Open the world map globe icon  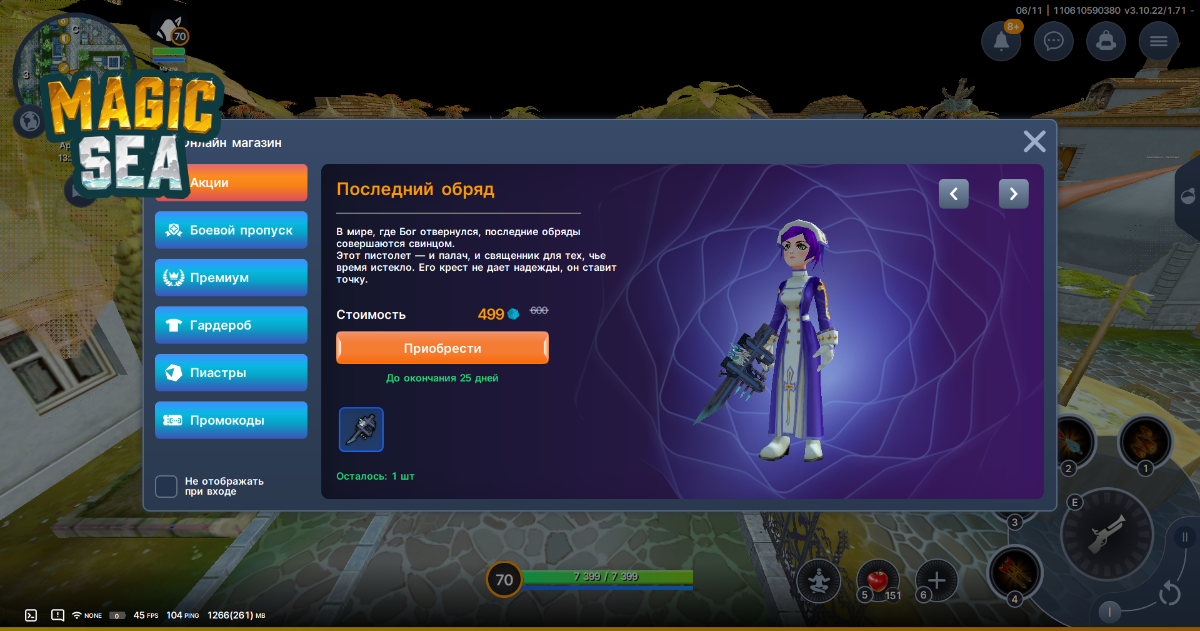click(x=29, y=121)
